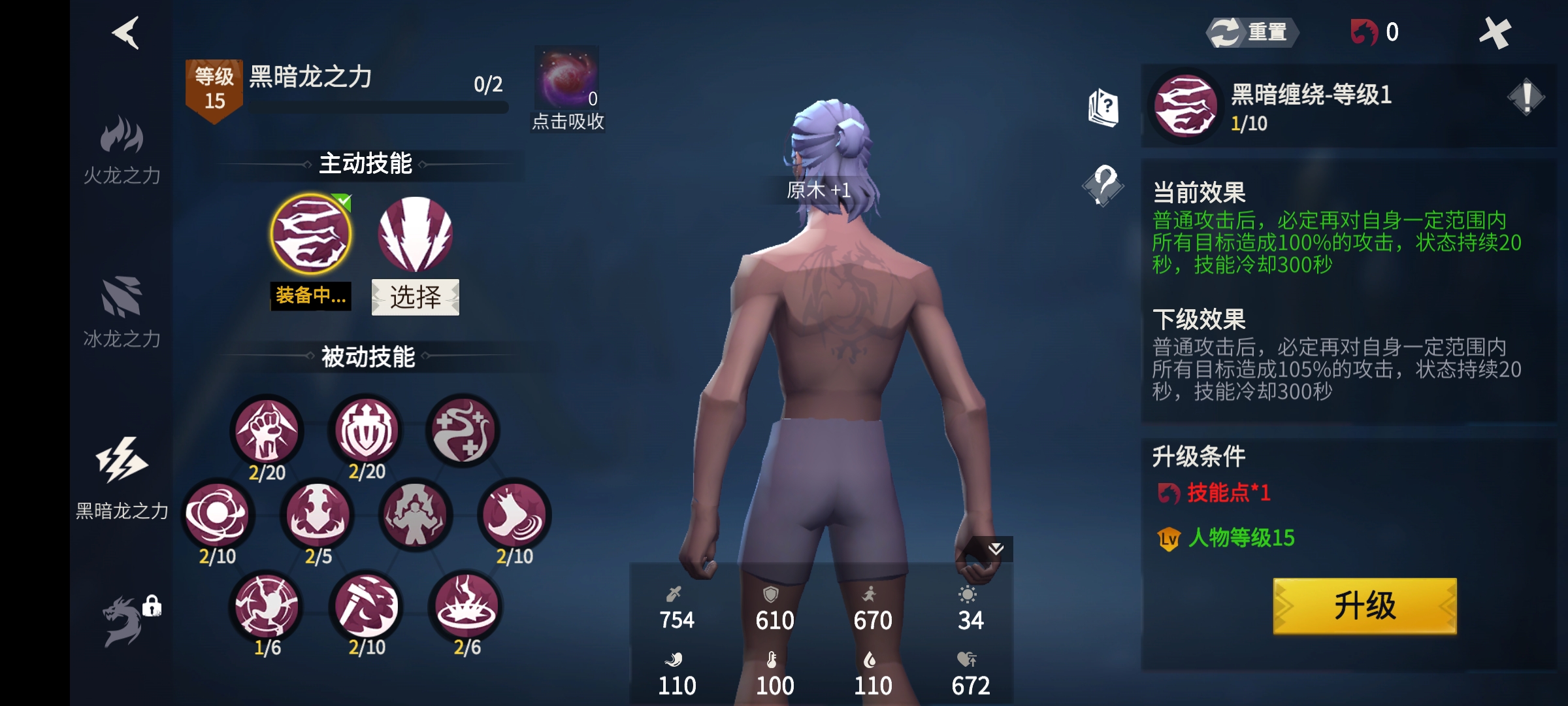Open the 黑暗龙之力 tab

[122, 477]
